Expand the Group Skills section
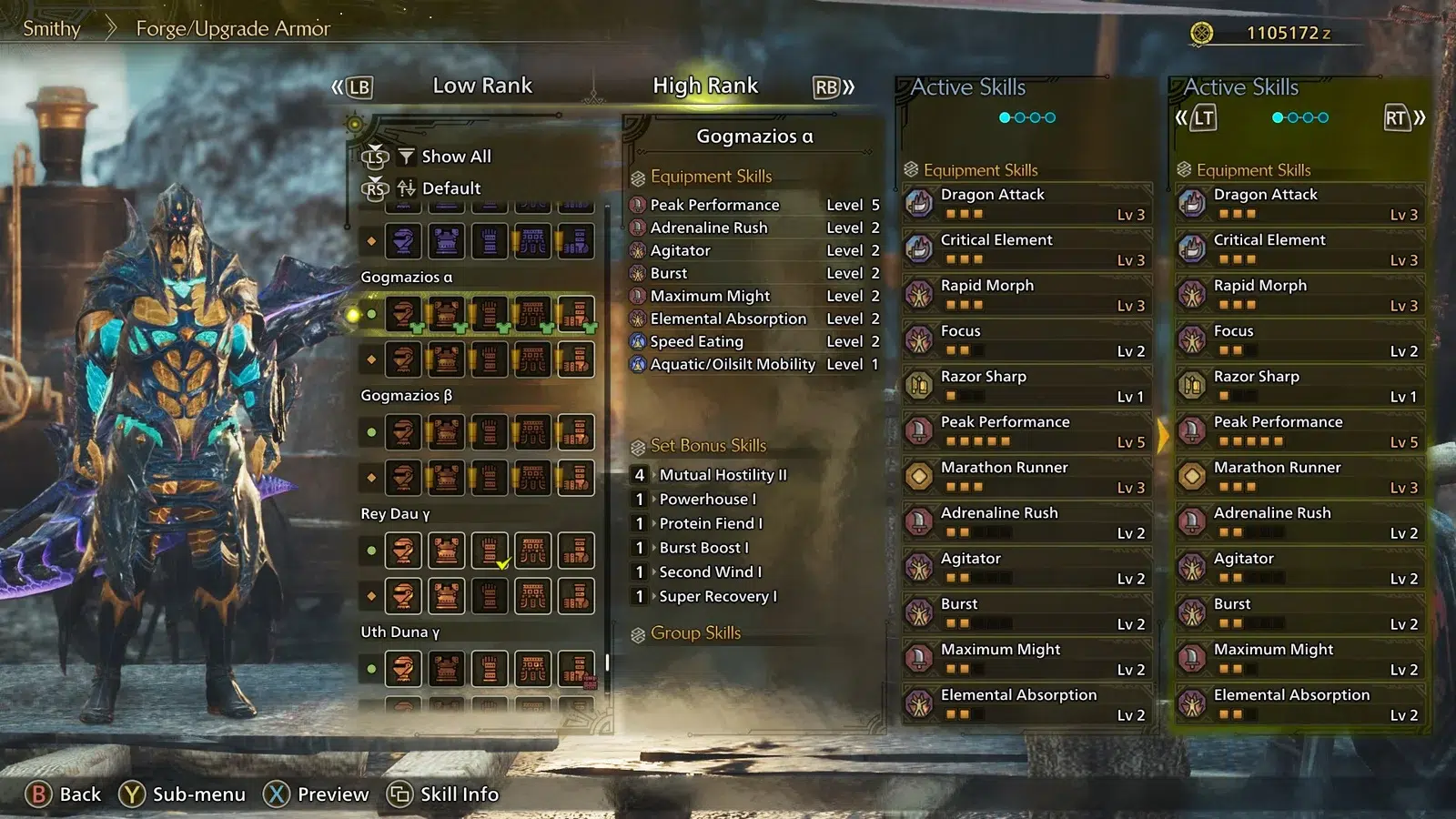1456x819 pixels. pyautogui.click(x=695, y=633)
